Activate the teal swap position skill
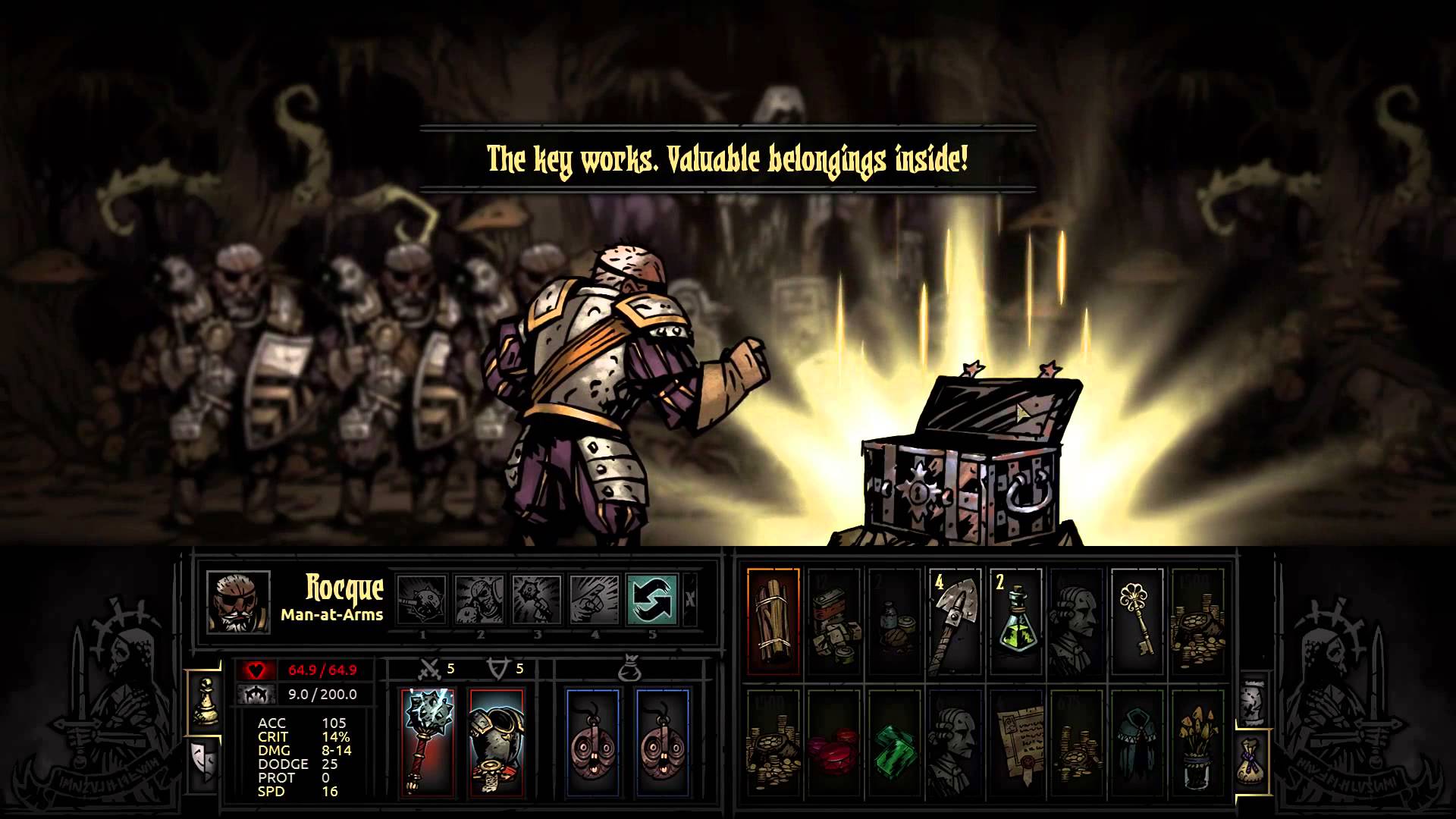The width and height of the screenshot is (1456, 819). (652, 600)
